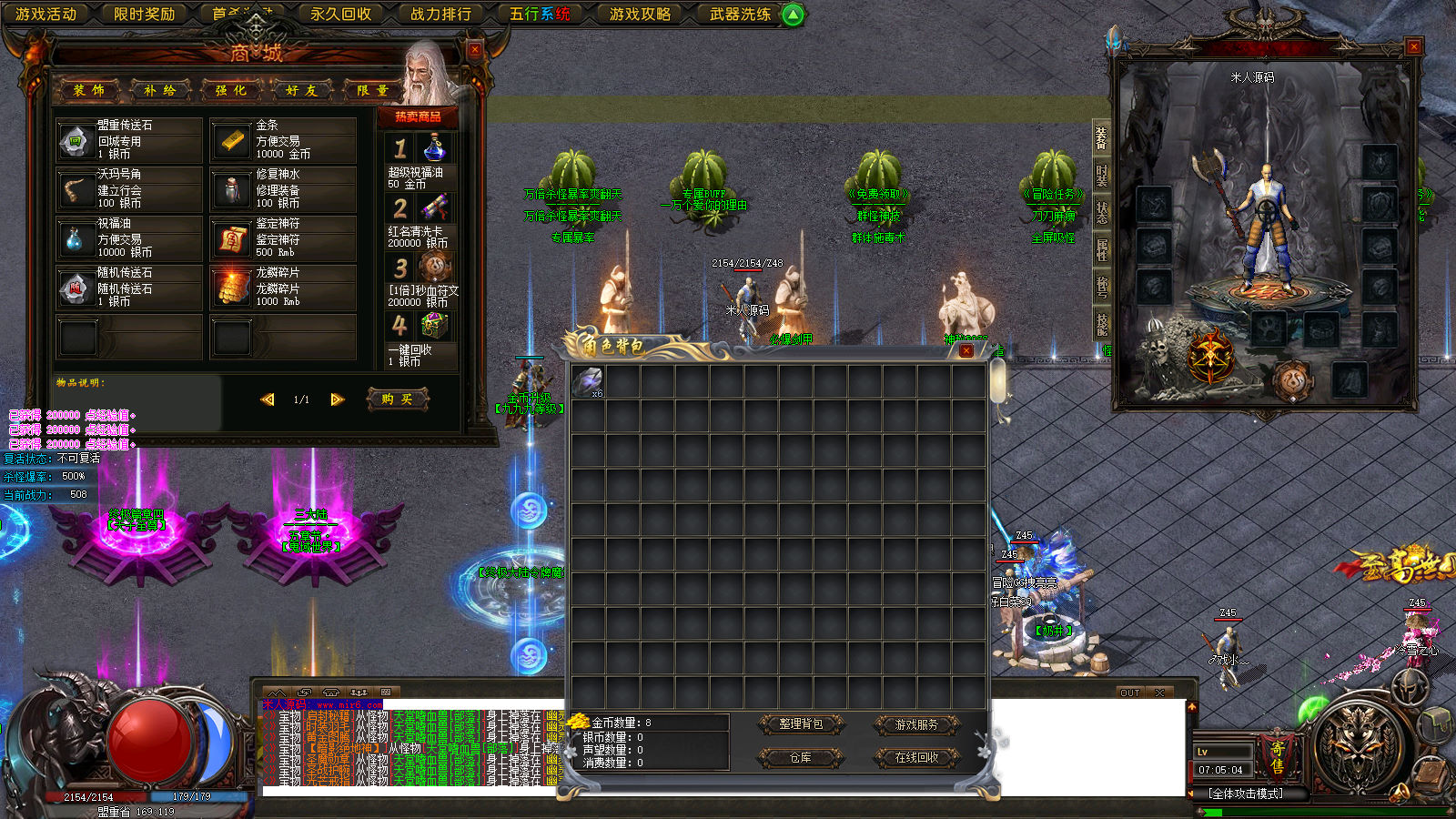Select the 金条 shop item
This screenshot has width=1456, height=819.
click(283, 139)
